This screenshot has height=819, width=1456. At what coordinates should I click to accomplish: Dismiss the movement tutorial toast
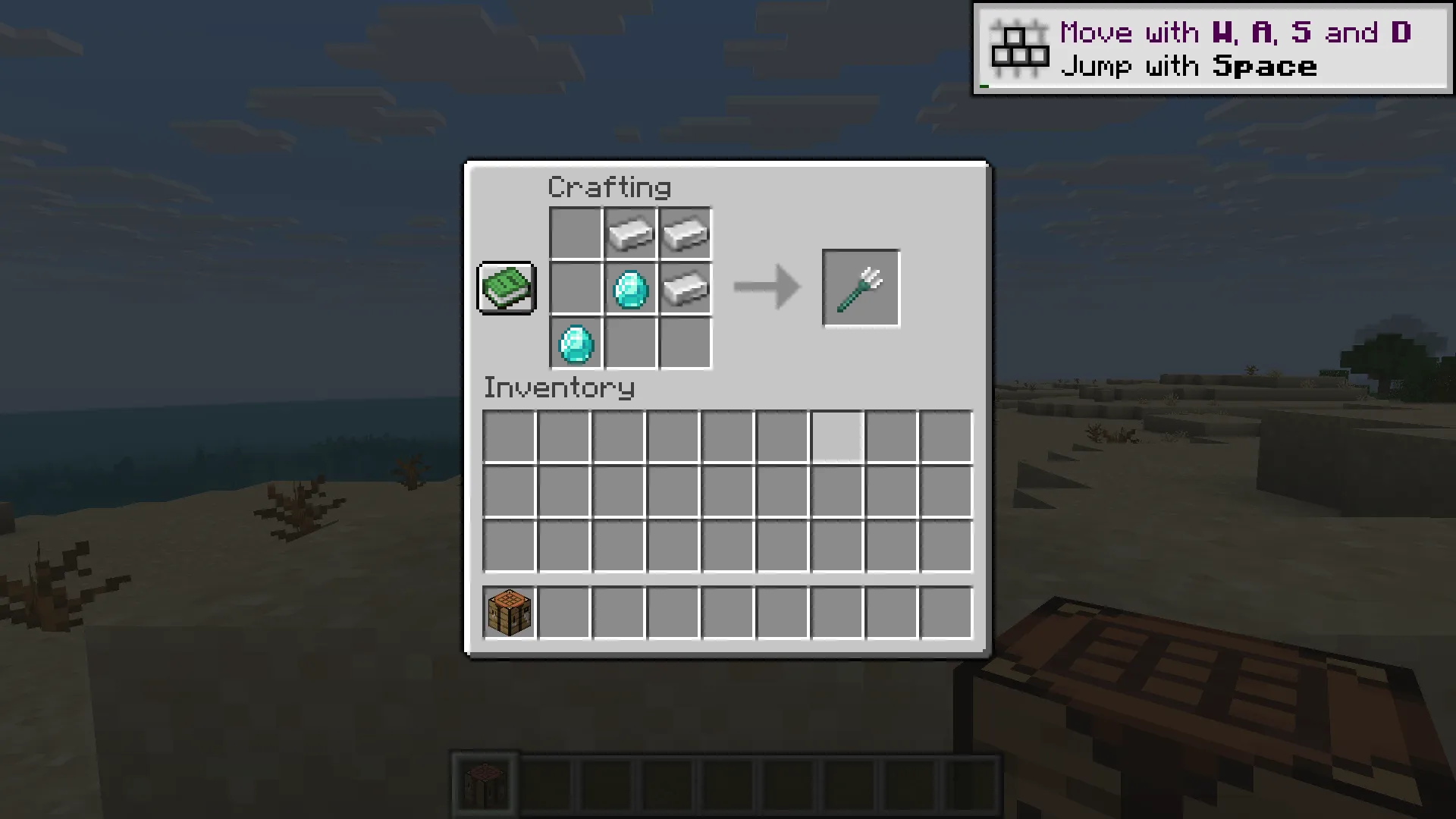[1213, 48]
